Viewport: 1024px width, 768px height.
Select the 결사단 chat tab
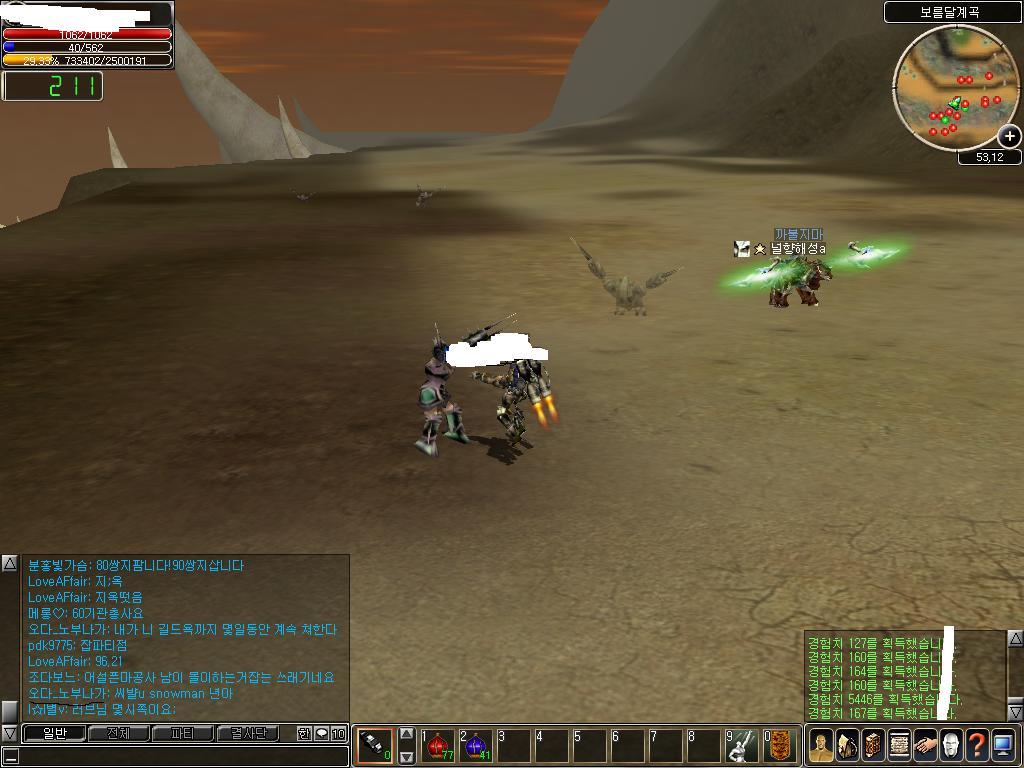[248, 733]
